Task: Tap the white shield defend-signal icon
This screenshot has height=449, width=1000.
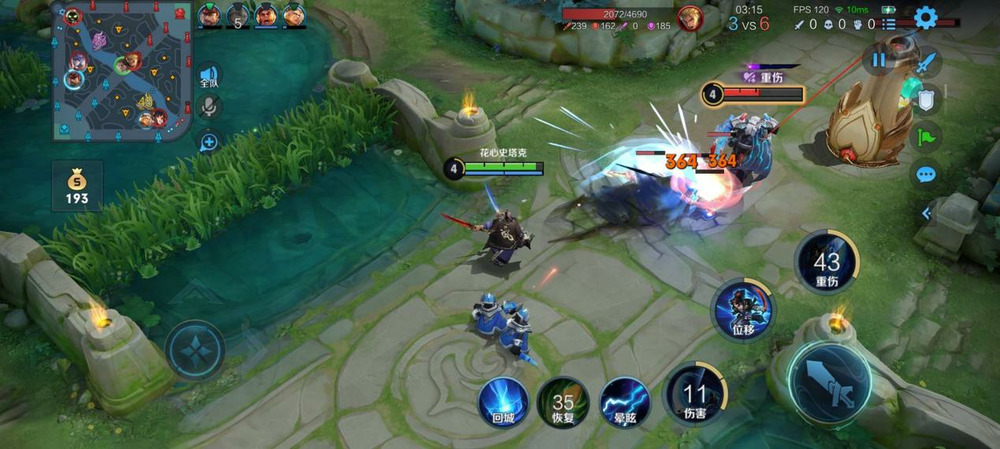Action: (927, 99)
